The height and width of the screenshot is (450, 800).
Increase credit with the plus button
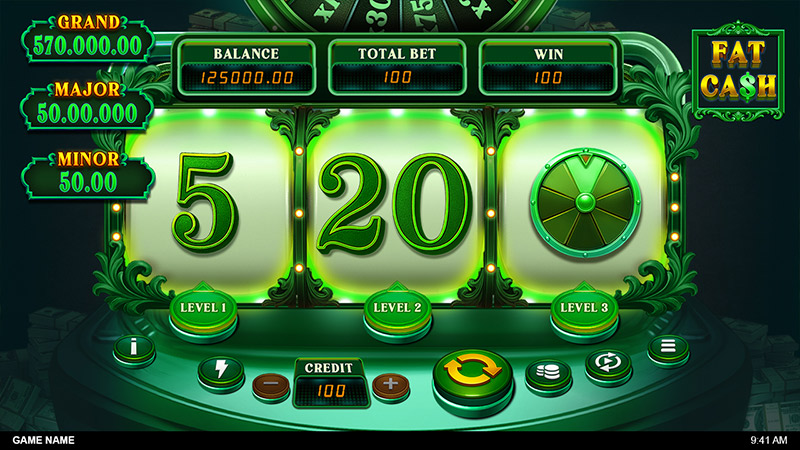(x=391, y=384)
